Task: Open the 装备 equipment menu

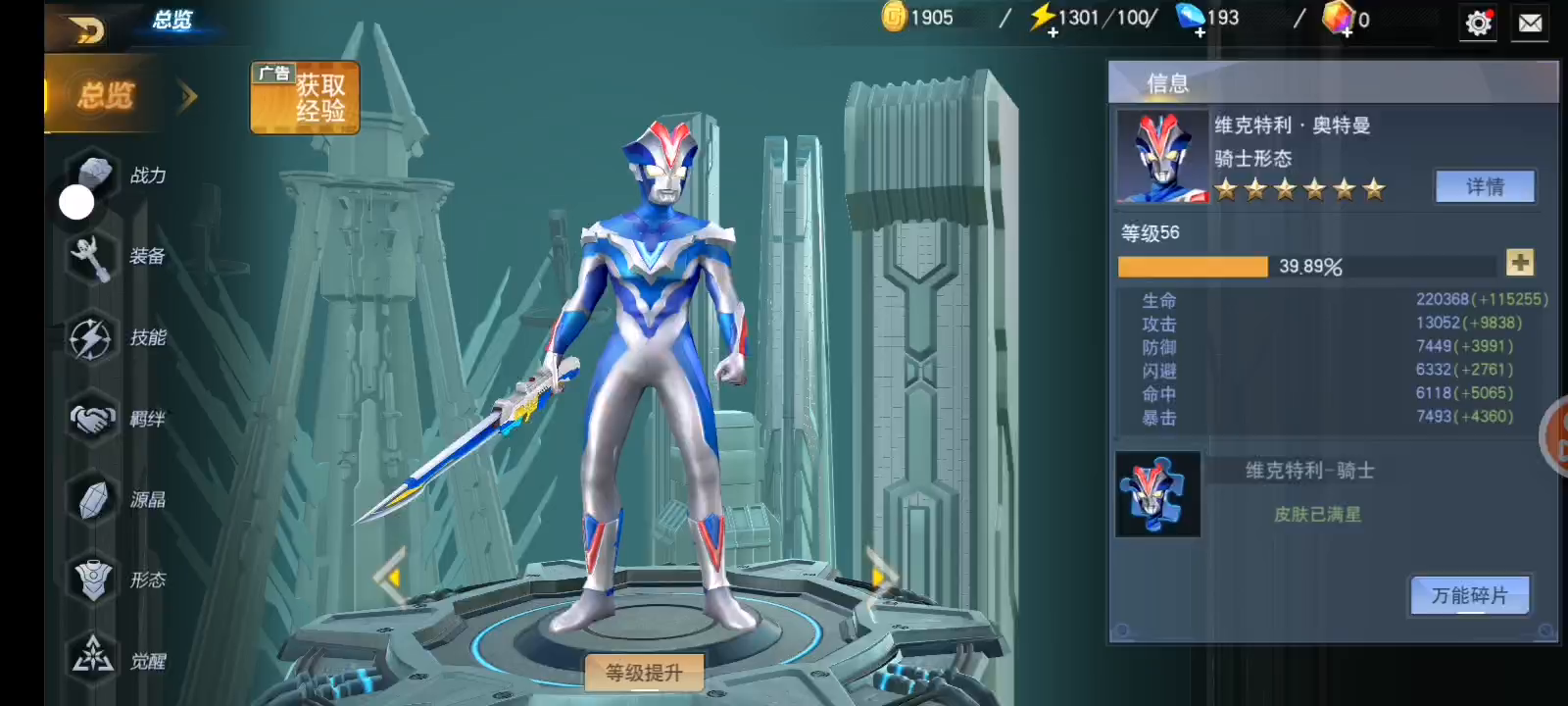Action: (x=118, y=257)
